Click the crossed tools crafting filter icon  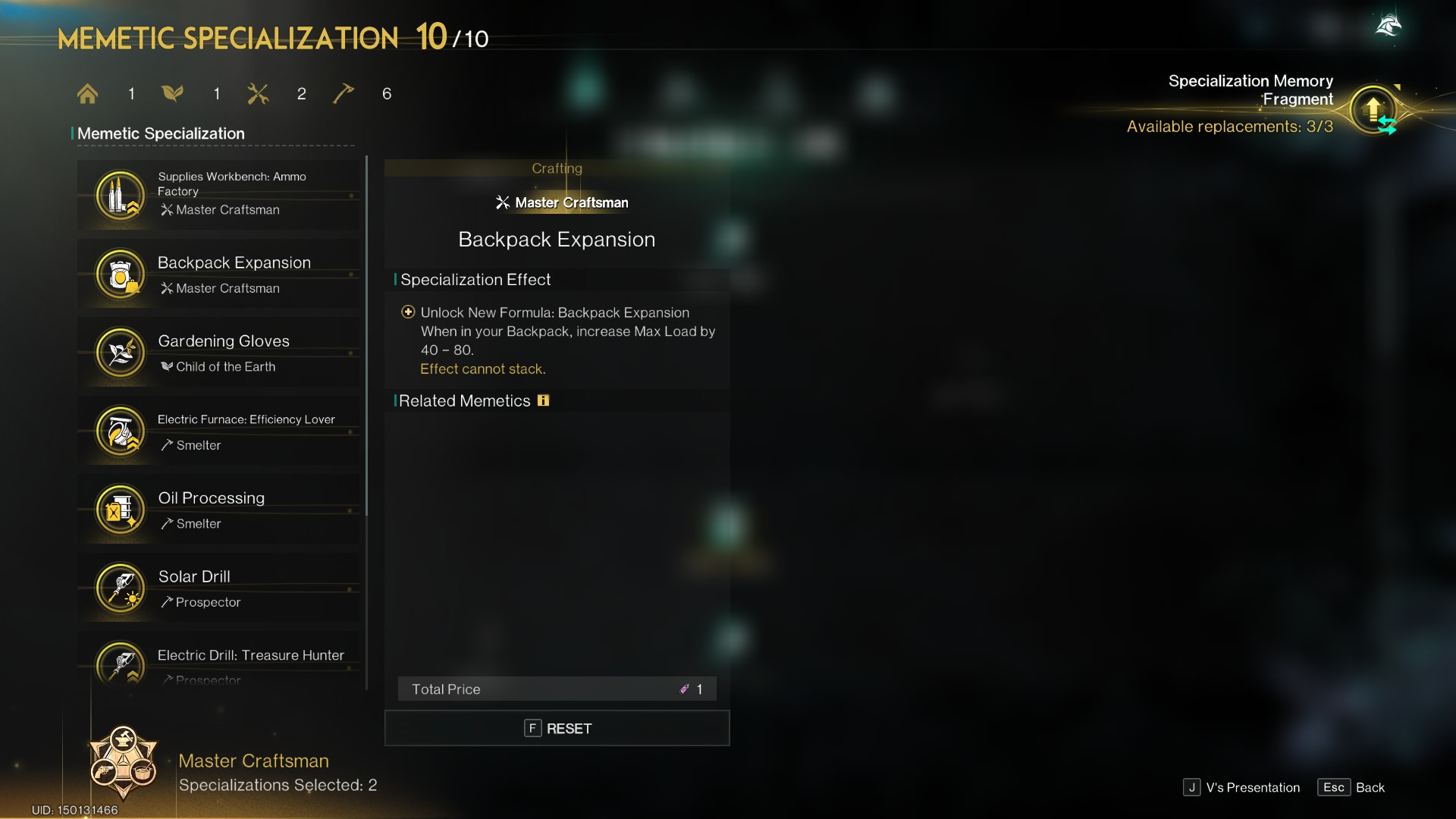pos(259,93)
